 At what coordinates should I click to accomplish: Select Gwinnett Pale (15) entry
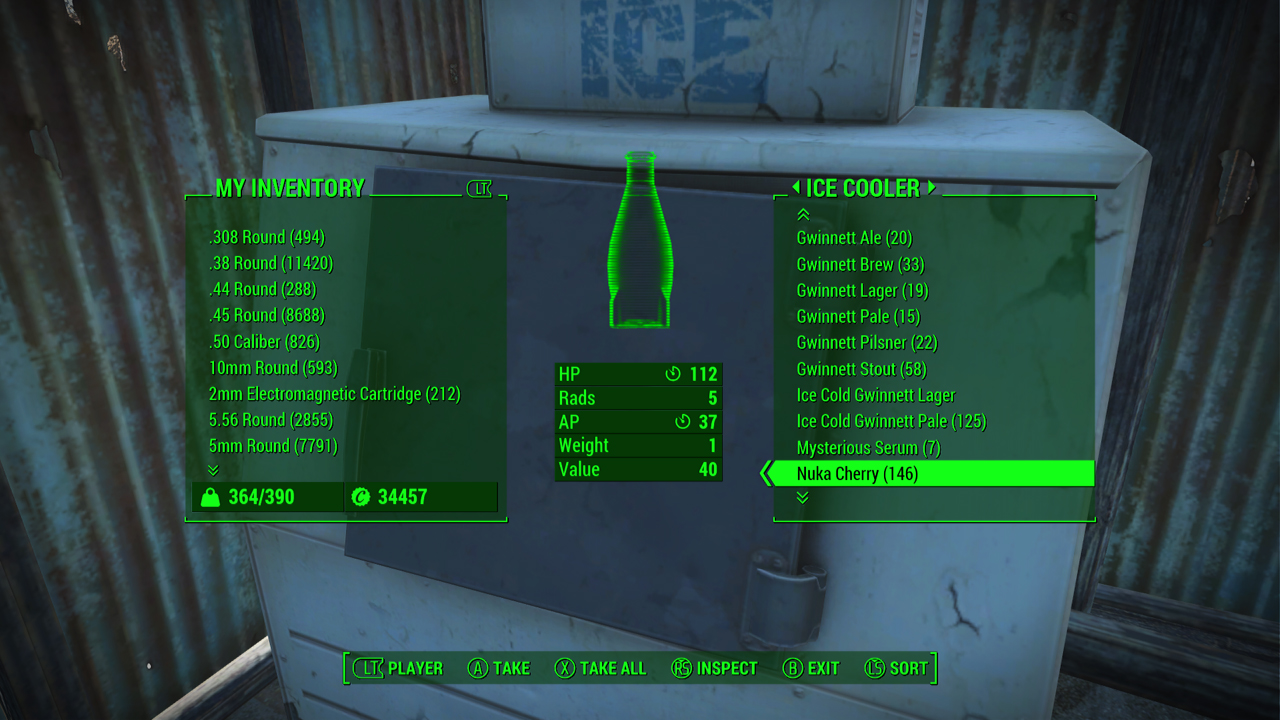click(x=858, y=317)
